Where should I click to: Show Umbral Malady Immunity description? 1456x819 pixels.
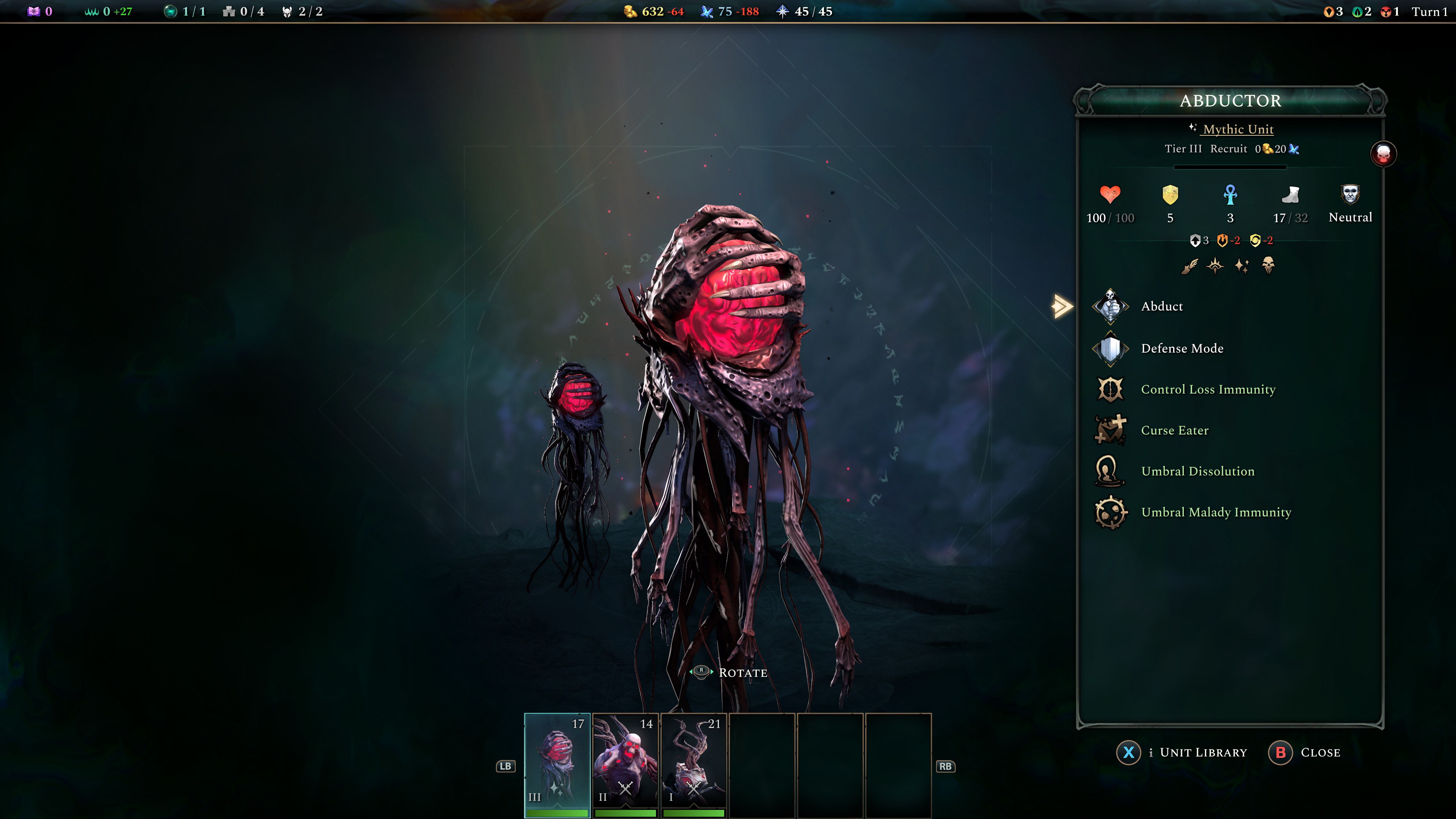click(1215, 512)
